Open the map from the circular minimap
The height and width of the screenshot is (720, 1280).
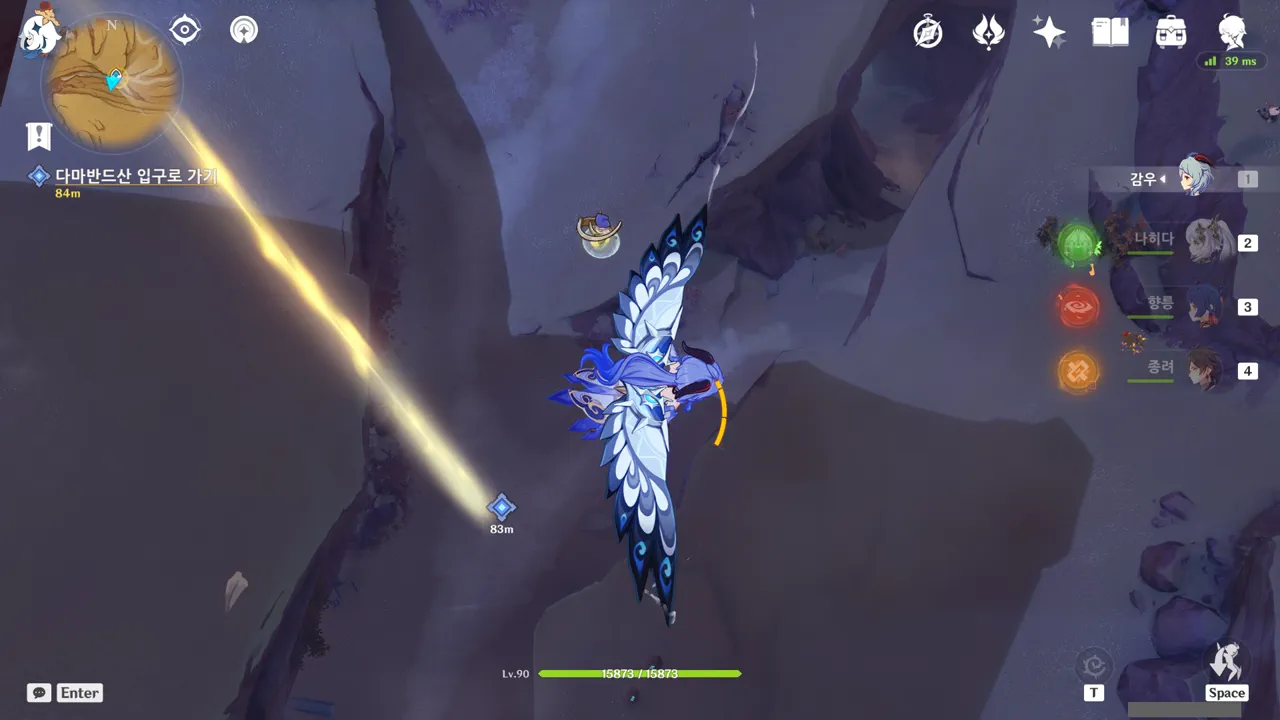(x=111, y=82)
